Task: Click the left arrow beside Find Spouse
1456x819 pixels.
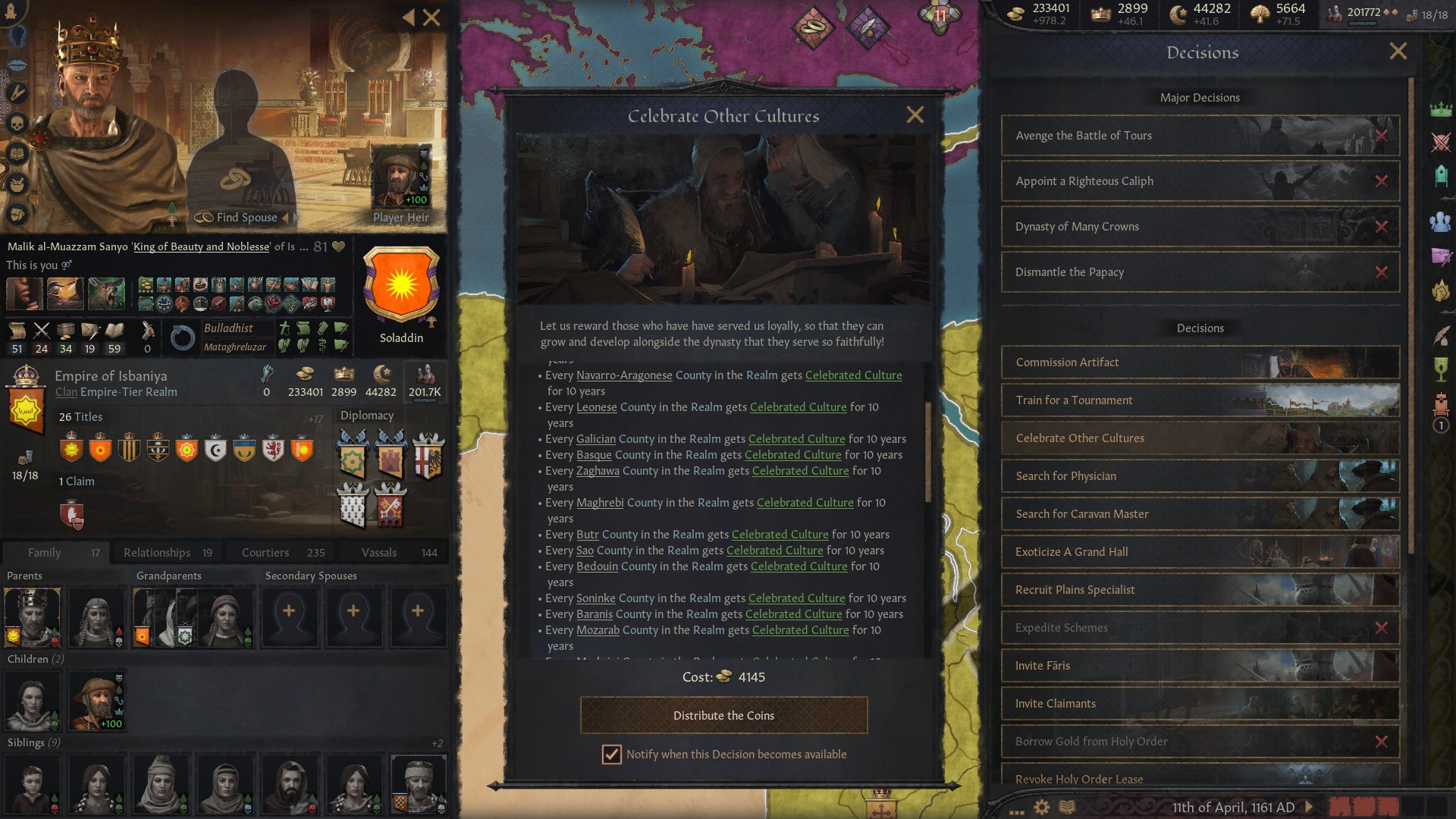Action: pos(286,218)
